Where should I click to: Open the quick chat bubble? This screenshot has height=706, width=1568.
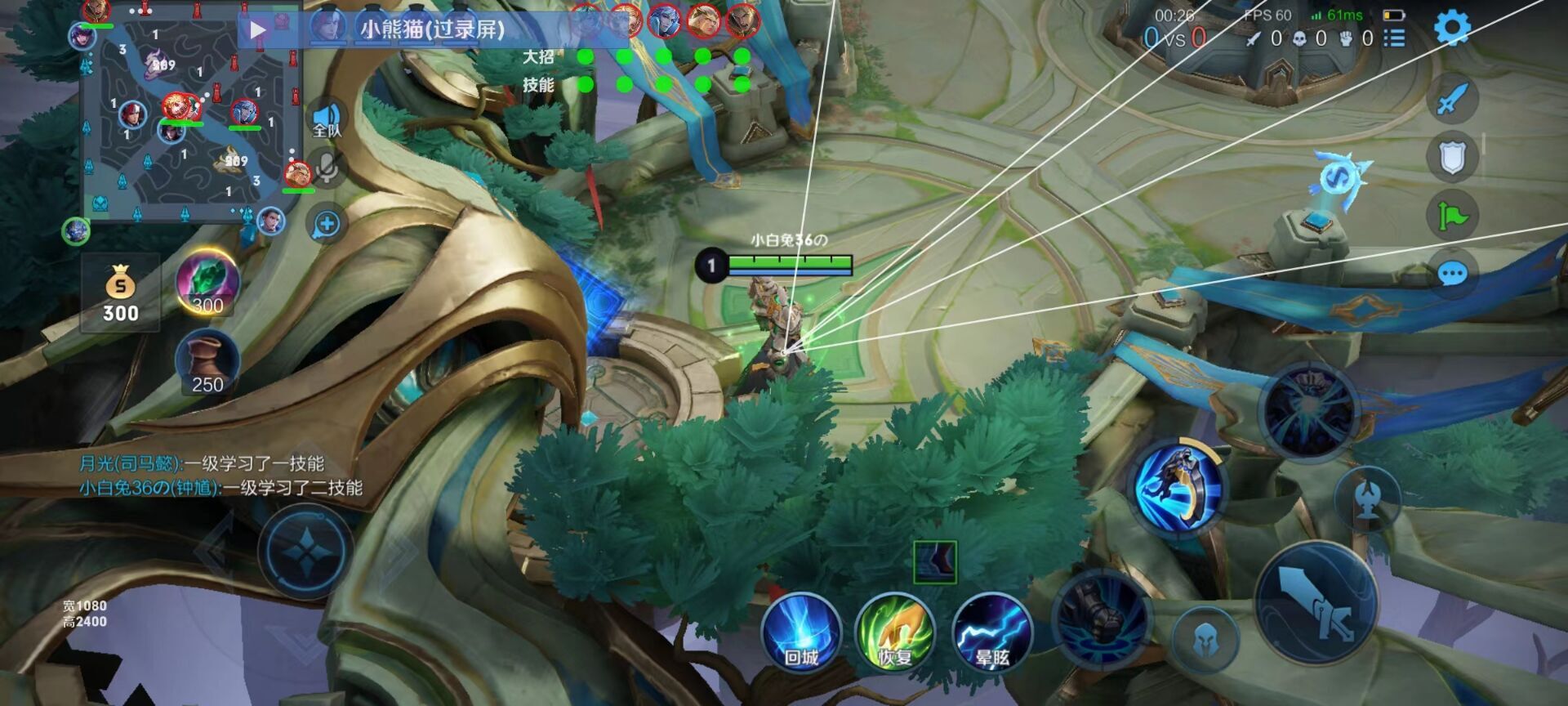click(1451, 274)
